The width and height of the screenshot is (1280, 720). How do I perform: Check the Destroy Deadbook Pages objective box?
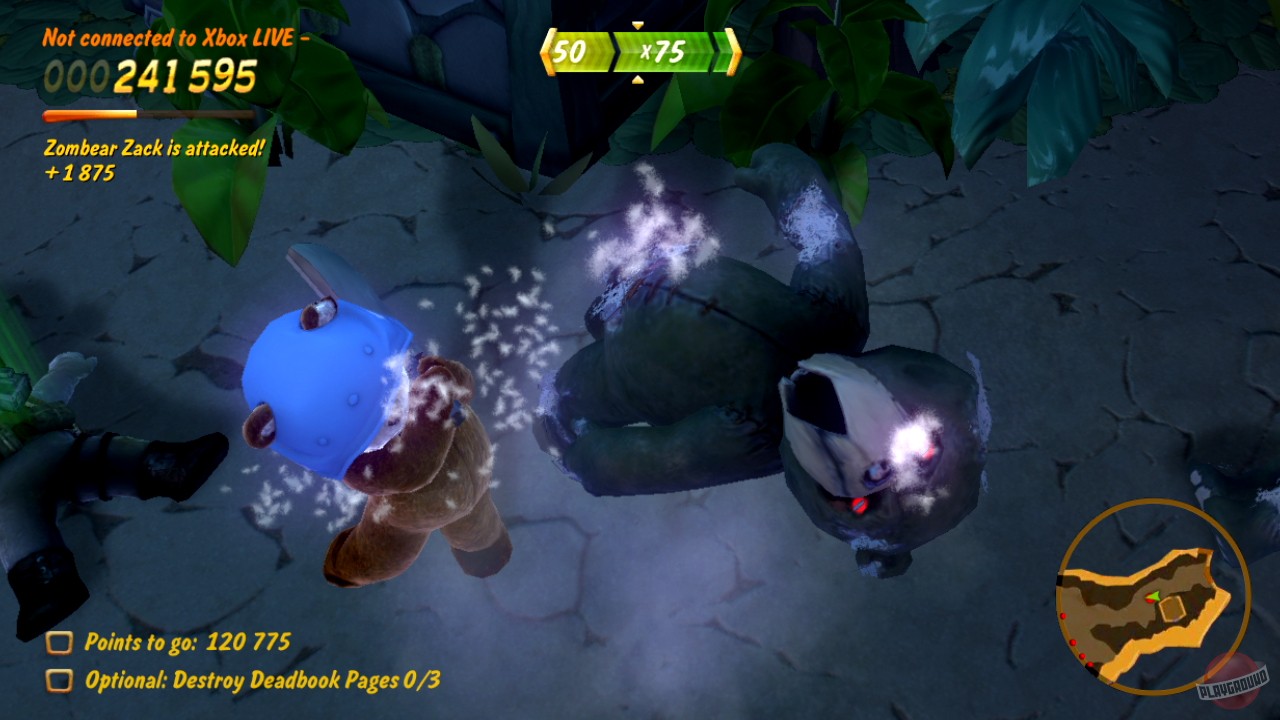coord(62,682)
